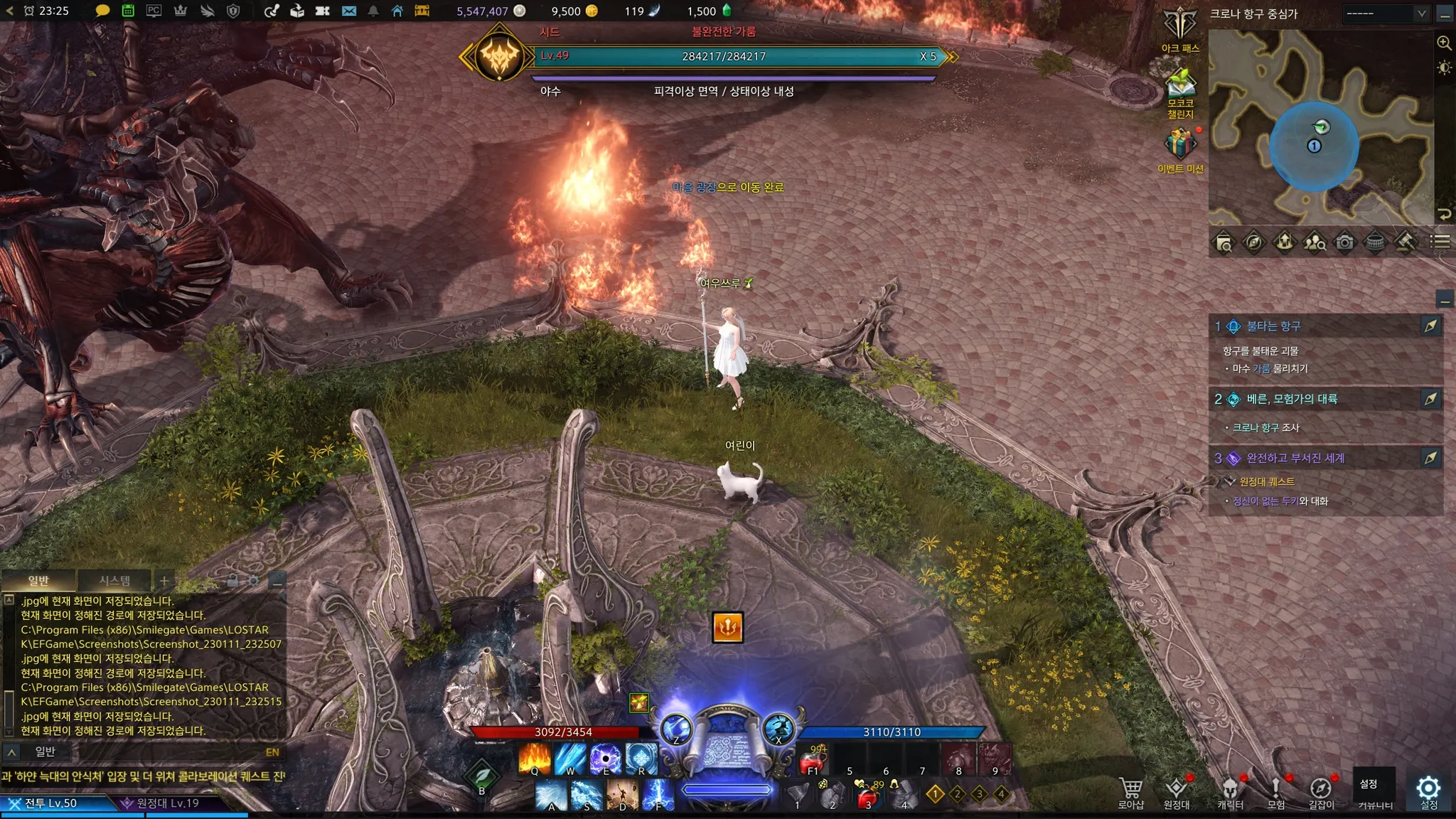This screenshot has width=1456, height=819.
Task: Add a new chat tab with the plus button
Action: click(x=164, y=580)
